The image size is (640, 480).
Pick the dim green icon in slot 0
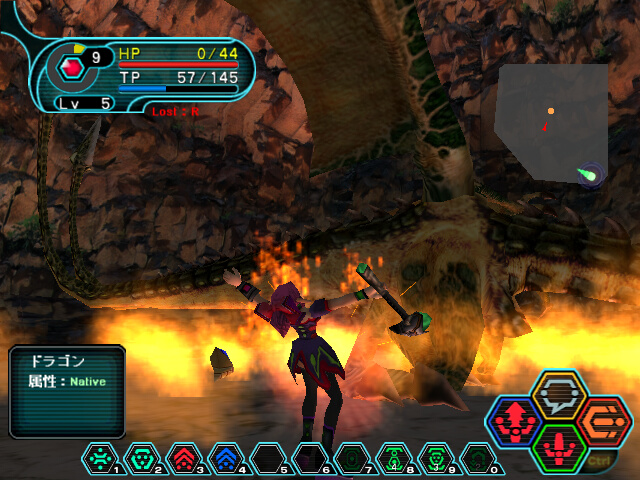(x=478, y=458)
